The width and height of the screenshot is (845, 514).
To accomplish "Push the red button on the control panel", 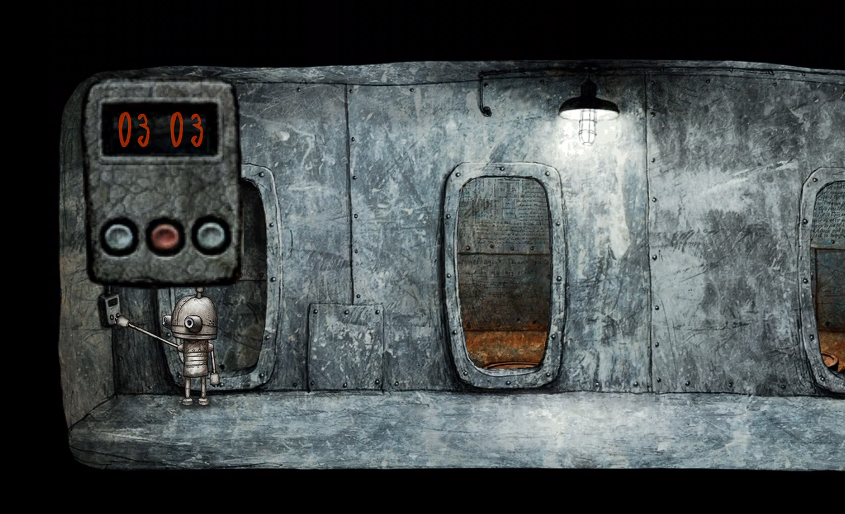I will (x=165, y=236).
